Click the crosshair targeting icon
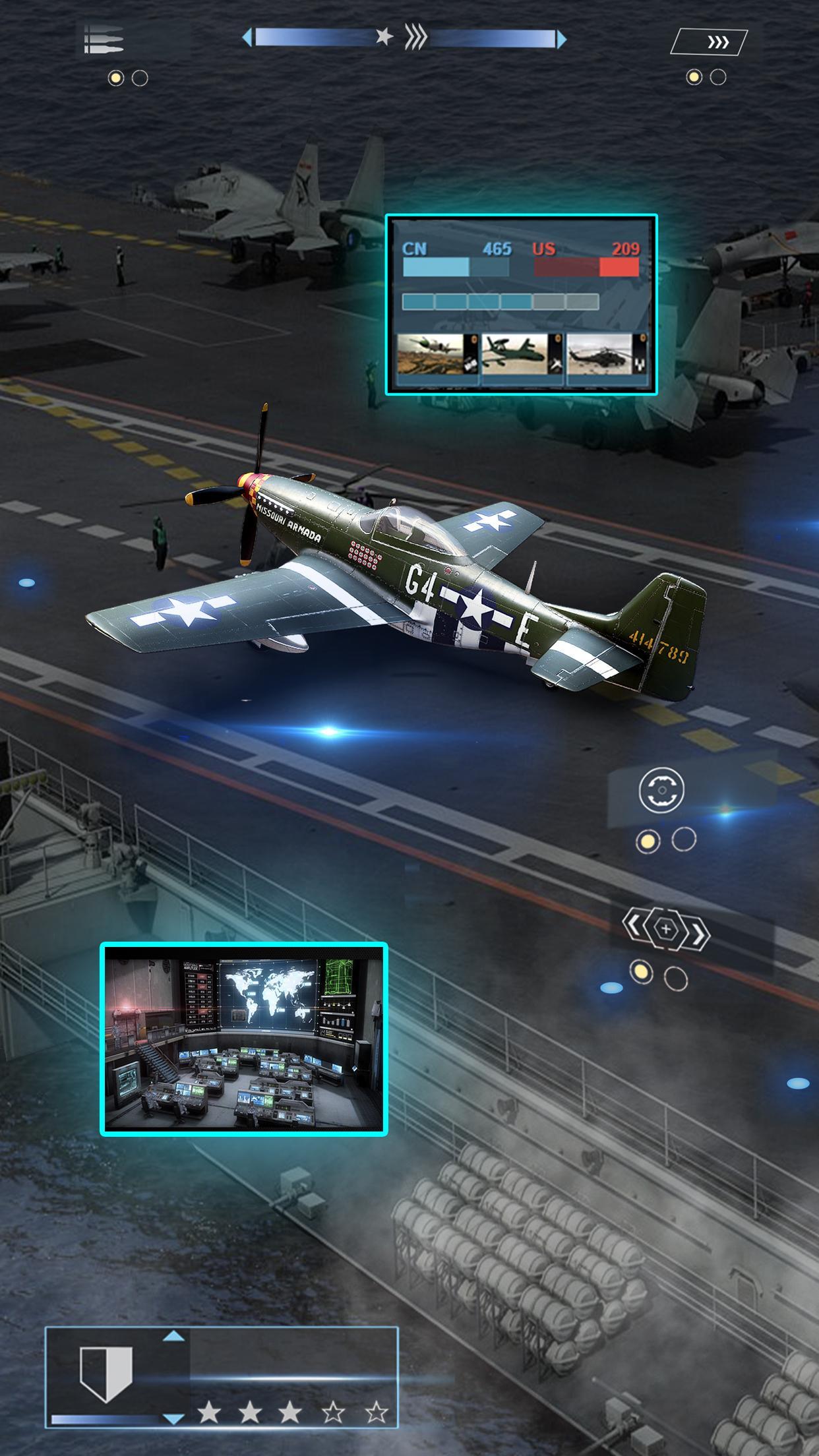The height and width of the screenshot is (1456, 819). [665, 929]
